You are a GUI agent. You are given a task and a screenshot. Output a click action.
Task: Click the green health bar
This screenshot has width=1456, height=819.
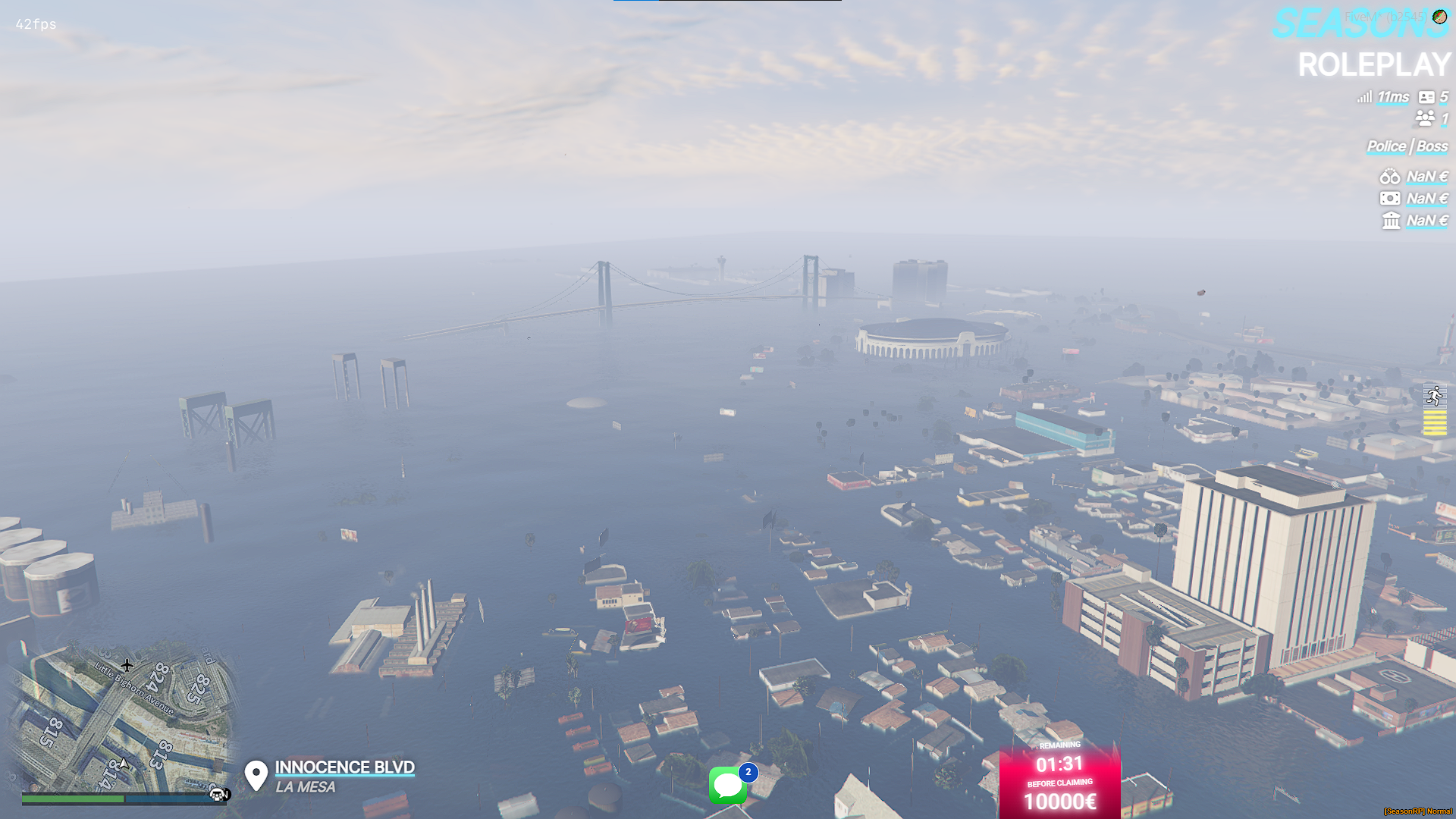tap(72, 799)
